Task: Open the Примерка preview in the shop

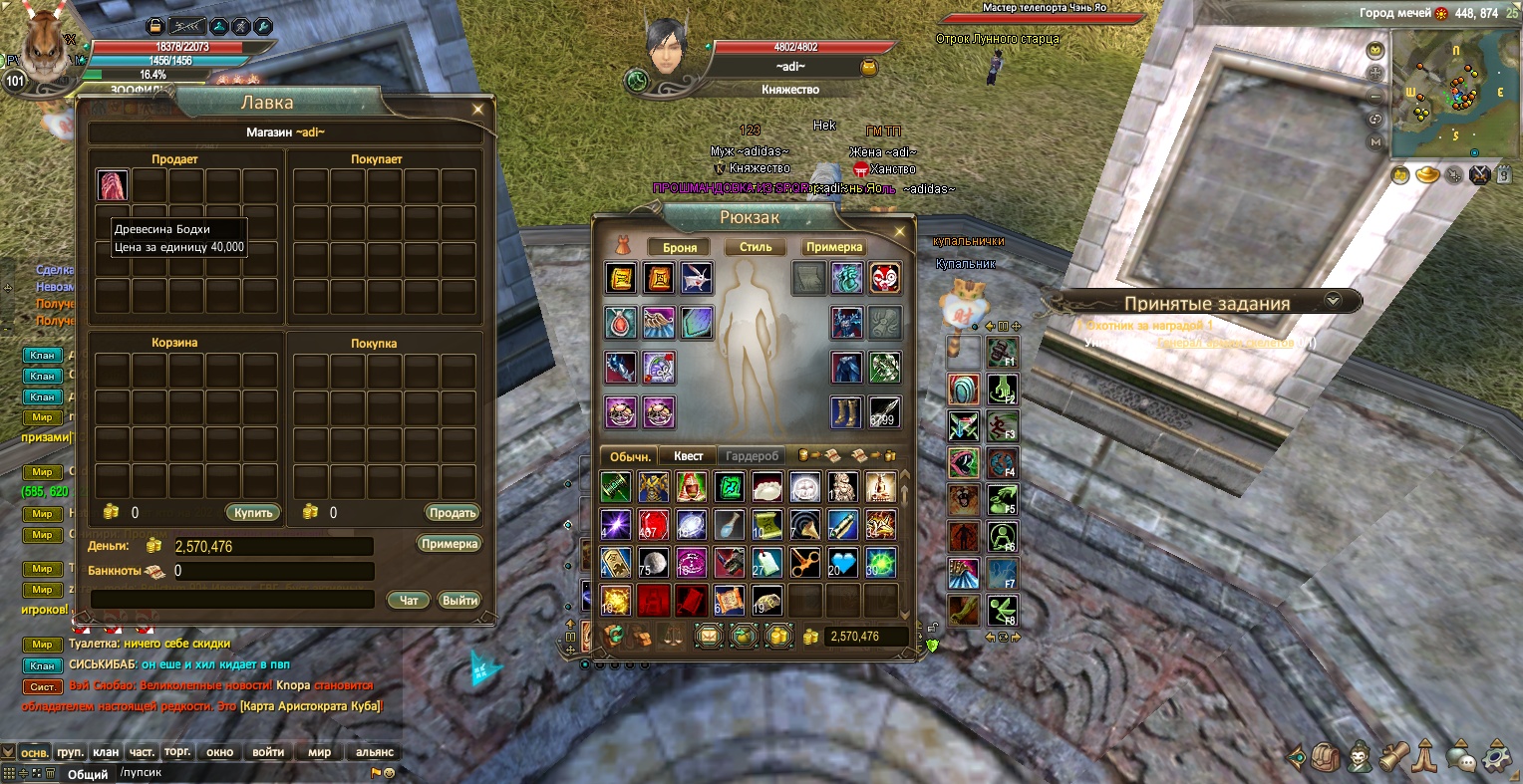Action: [449, 544]
